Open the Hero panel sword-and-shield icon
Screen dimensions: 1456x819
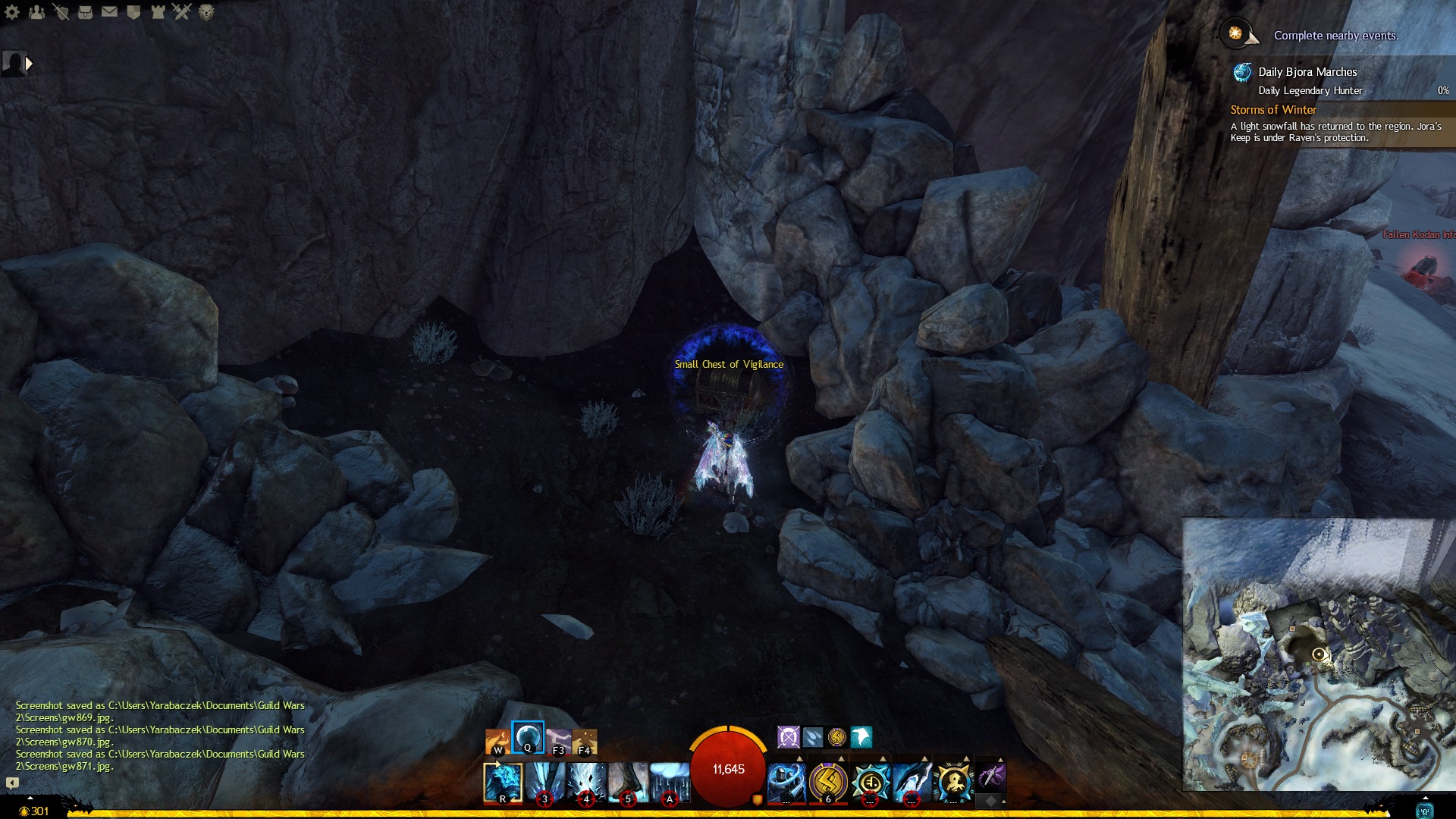[61, 12]
